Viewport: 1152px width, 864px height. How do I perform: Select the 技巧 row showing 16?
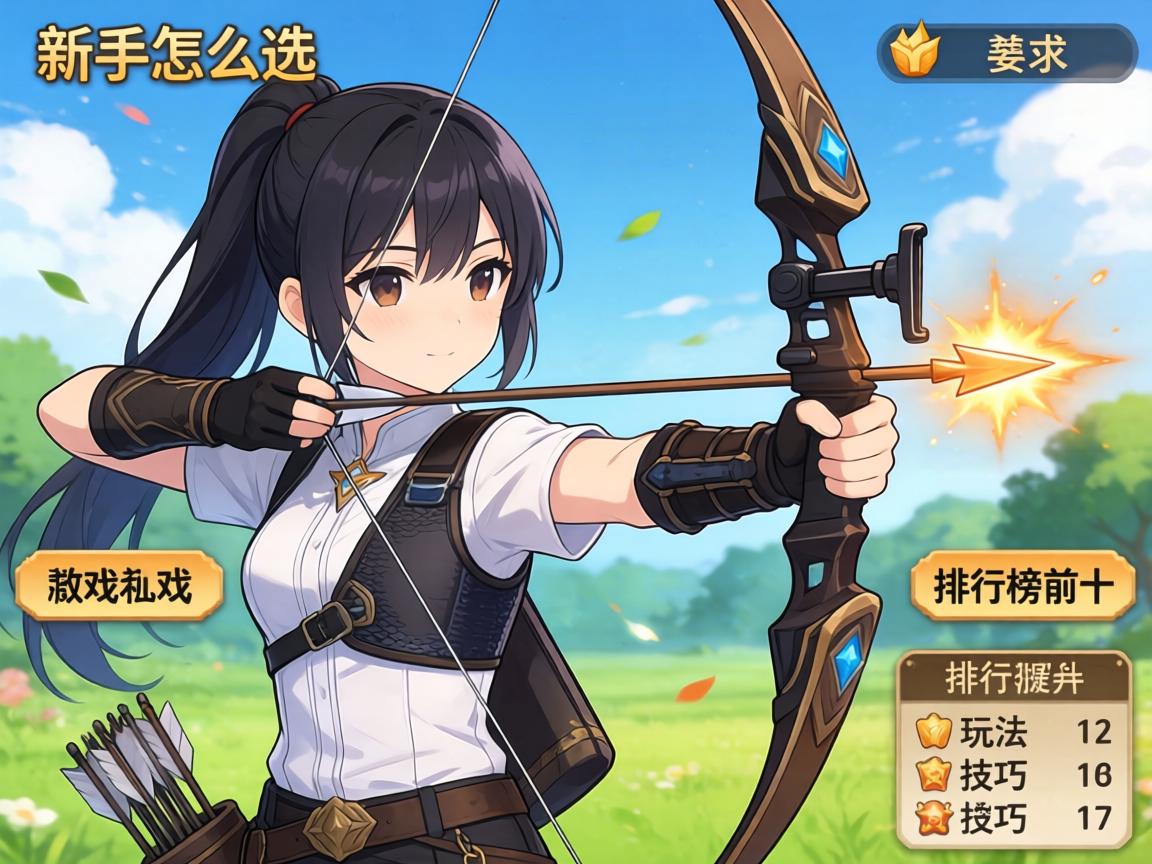(1014, 775)
